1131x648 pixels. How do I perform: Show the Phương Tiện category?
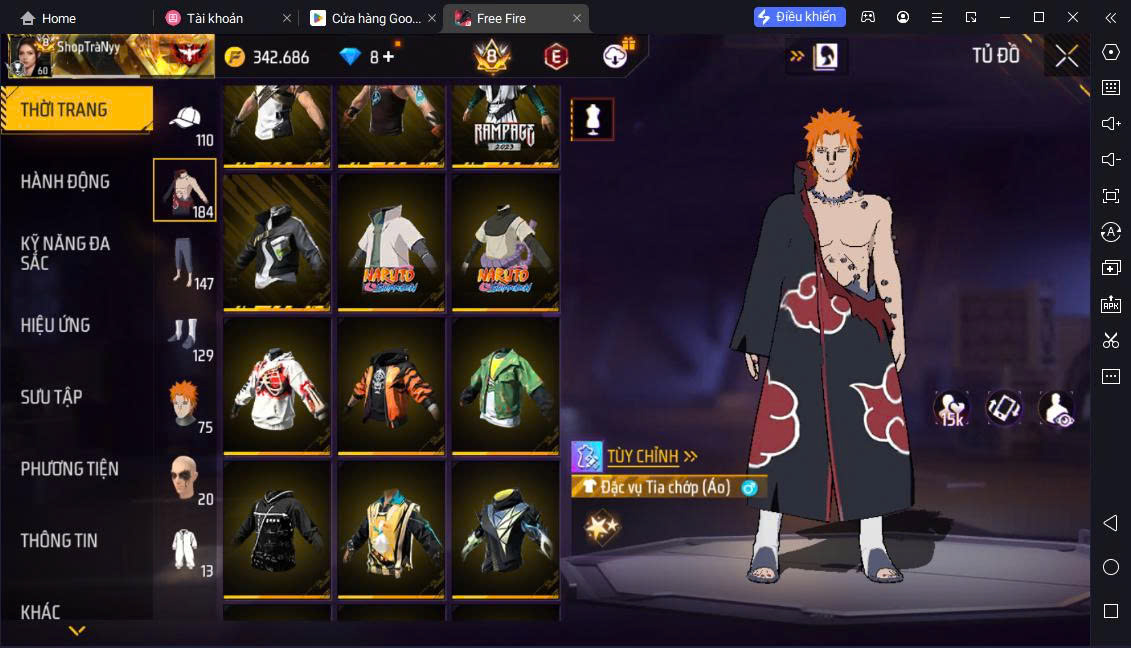point(70,468)
